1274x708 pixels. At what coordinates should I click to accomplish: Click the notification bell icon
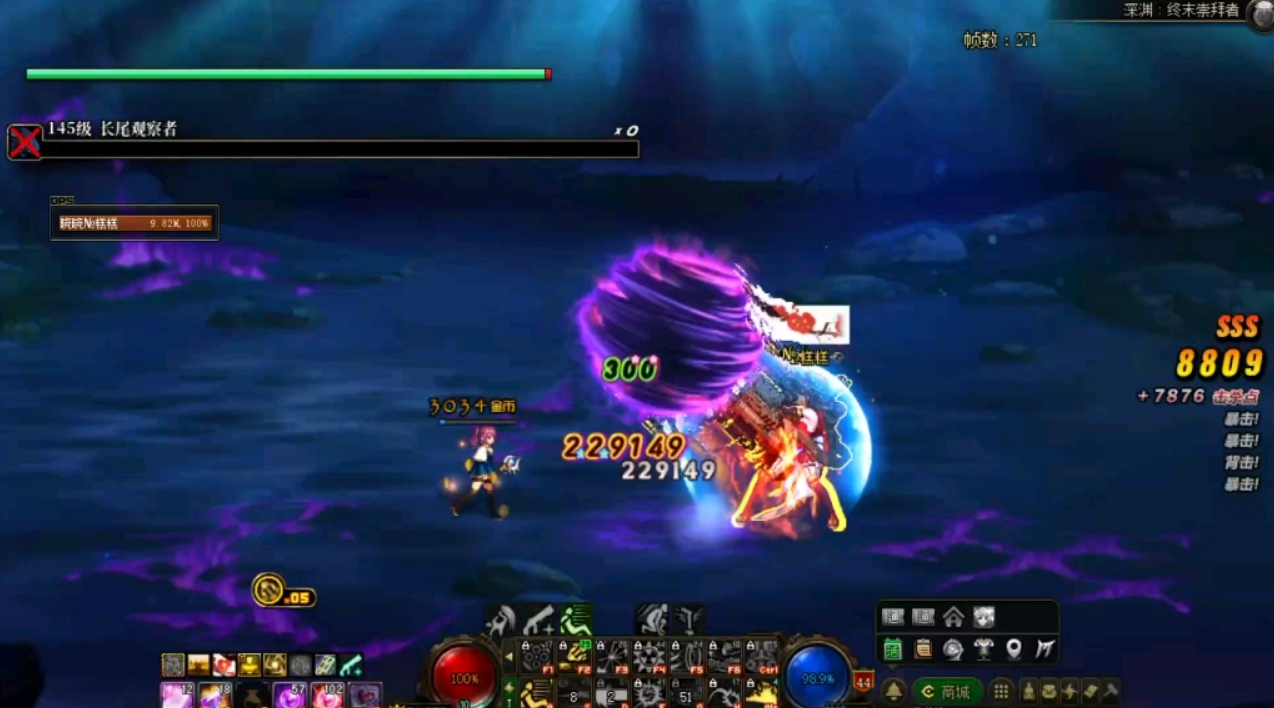tap(893, 691)
